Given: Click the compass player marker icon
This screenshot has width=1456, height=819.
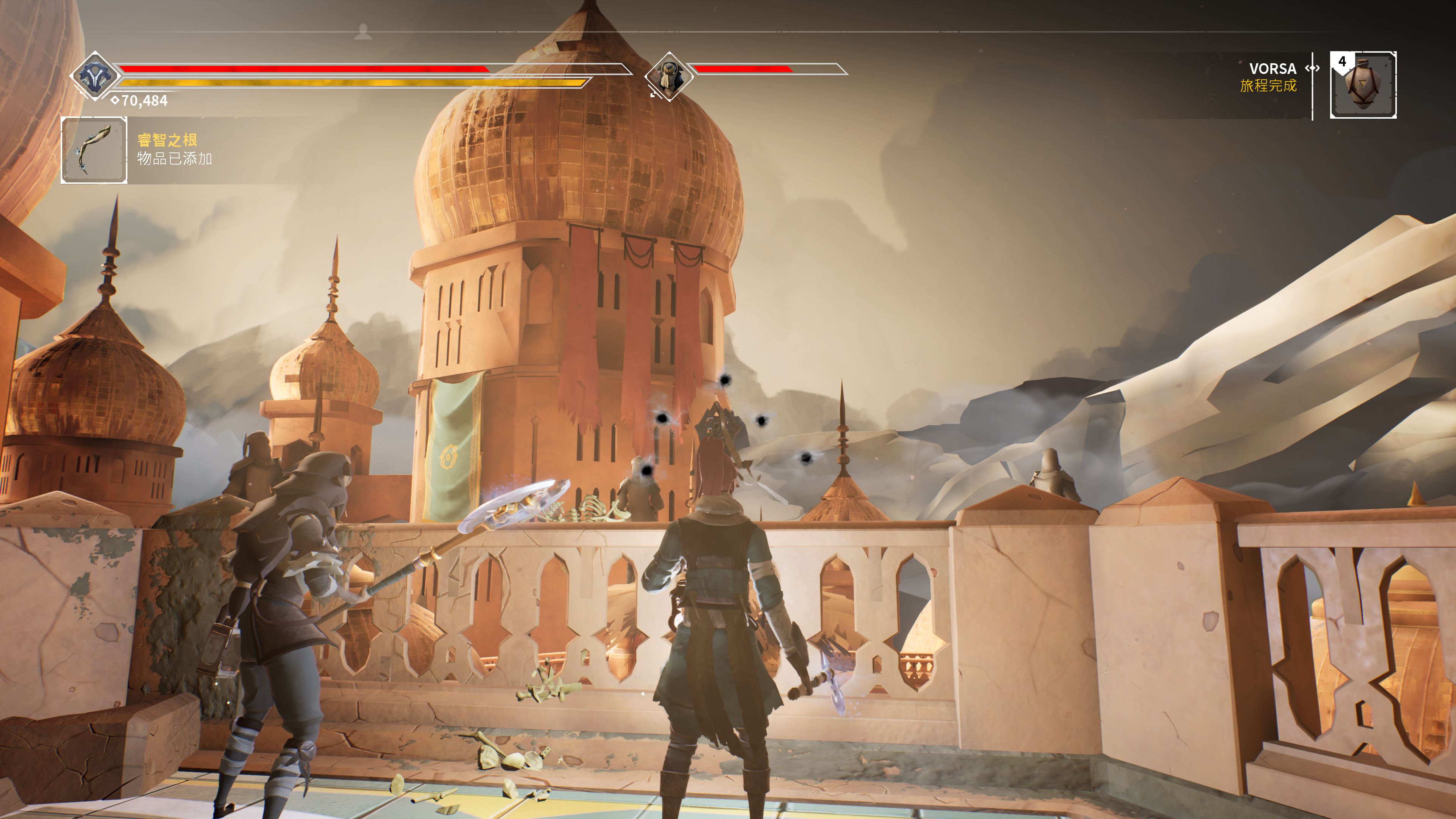Looking at the screenshot, I should pyautogui.click(x=363, y=31).
